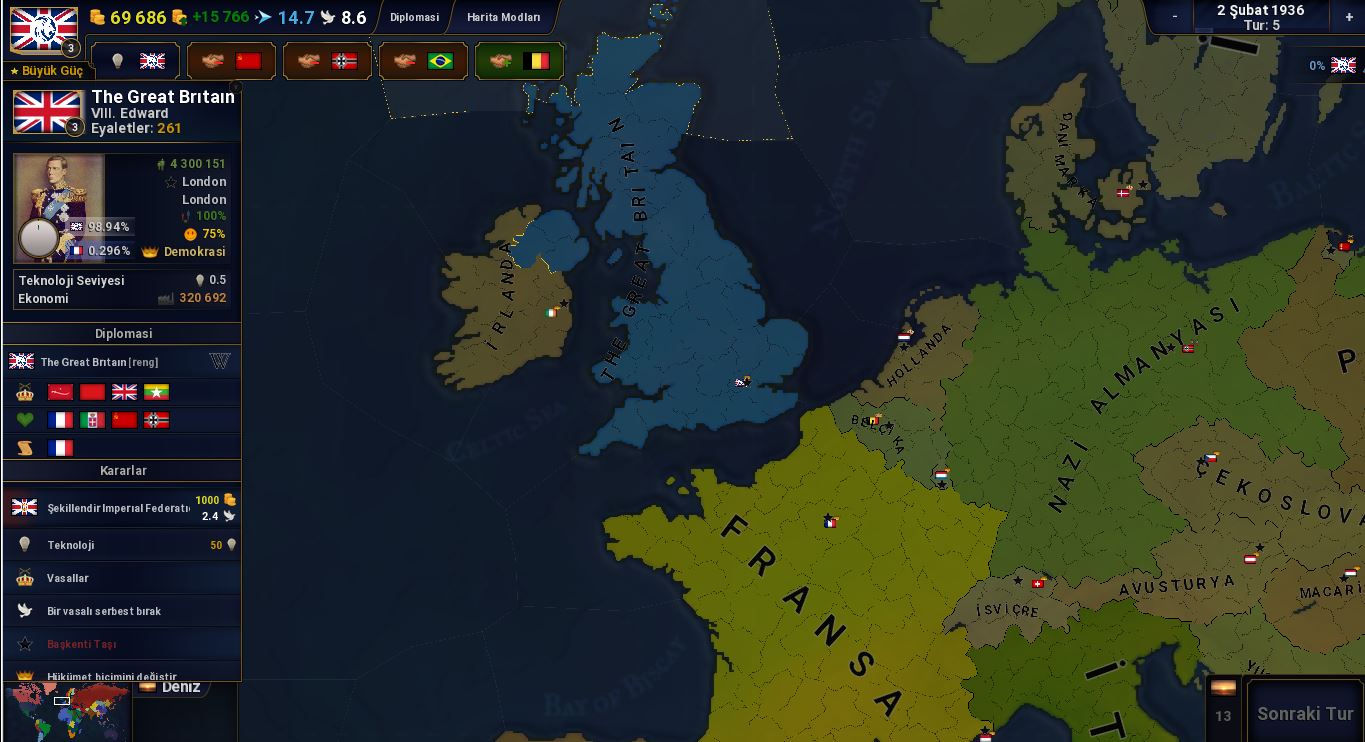Screen dimensions: 1365x742
Task: Open the Belgium flag notification
Action: (x=519, y=61)
